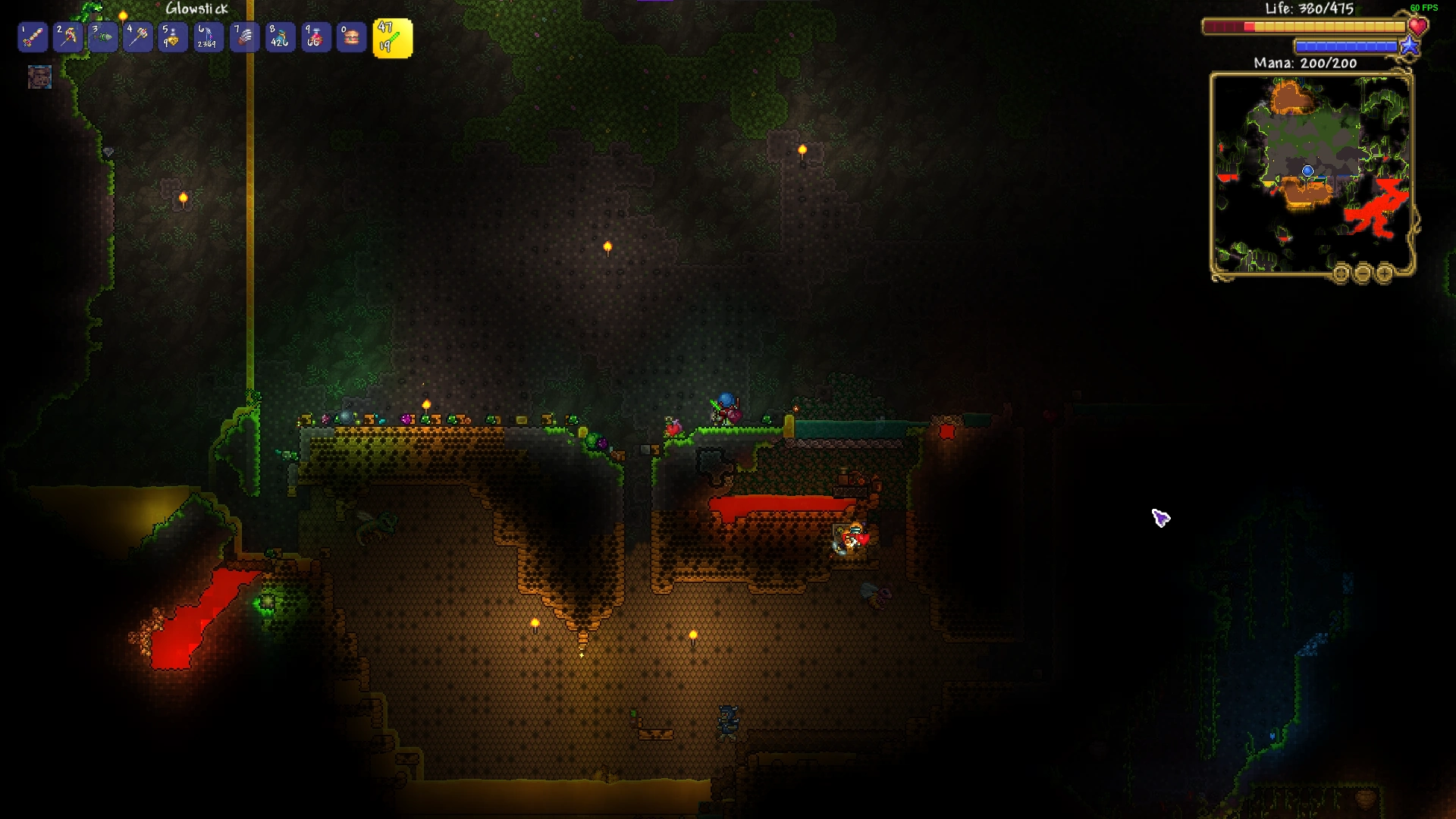The height and width of the screenshot is (819, 1456).
Task: Select the claw item in hotbar slot 7
Action: pyautogui.click(x=243, y=36)
